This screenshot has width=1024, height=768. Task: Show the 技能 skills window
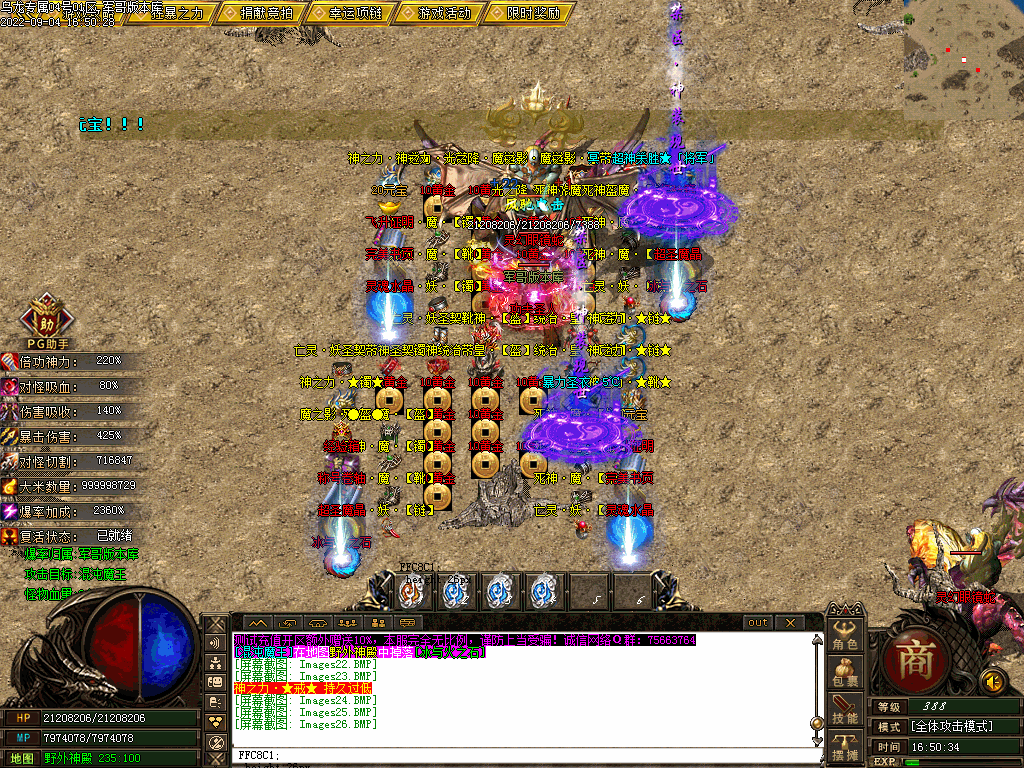(845, 710)
